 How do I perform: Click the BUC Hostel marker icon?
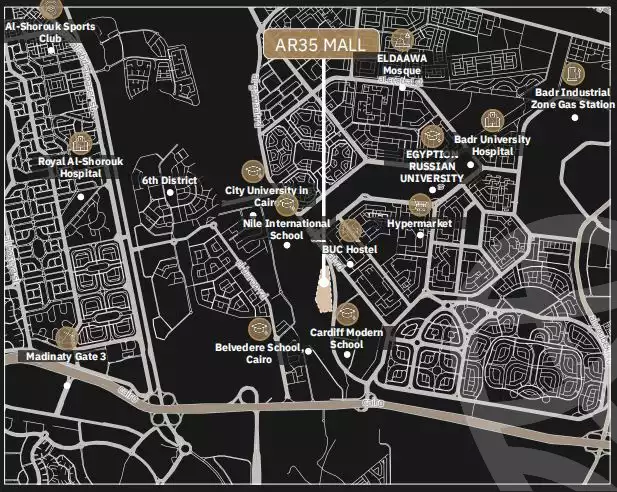350,231
